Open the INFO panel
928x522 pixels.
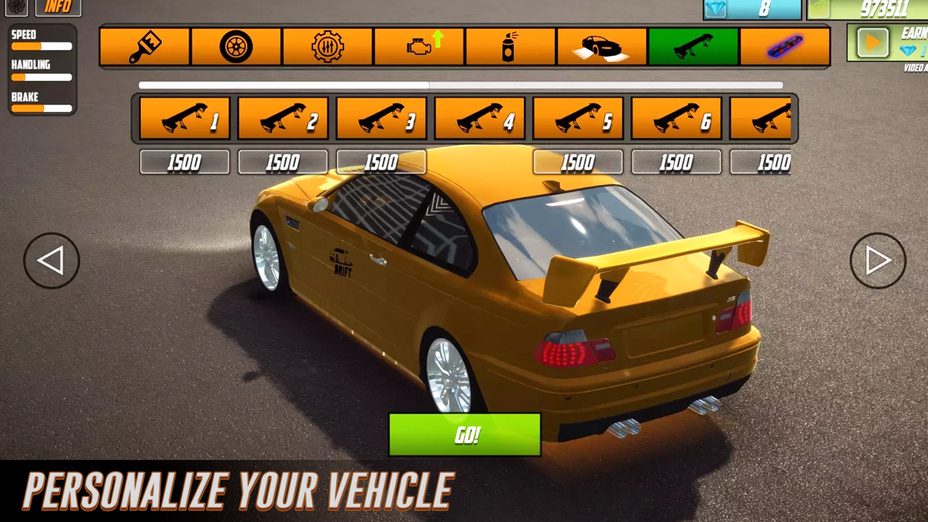pyautogui.click(x=58, y=7)
